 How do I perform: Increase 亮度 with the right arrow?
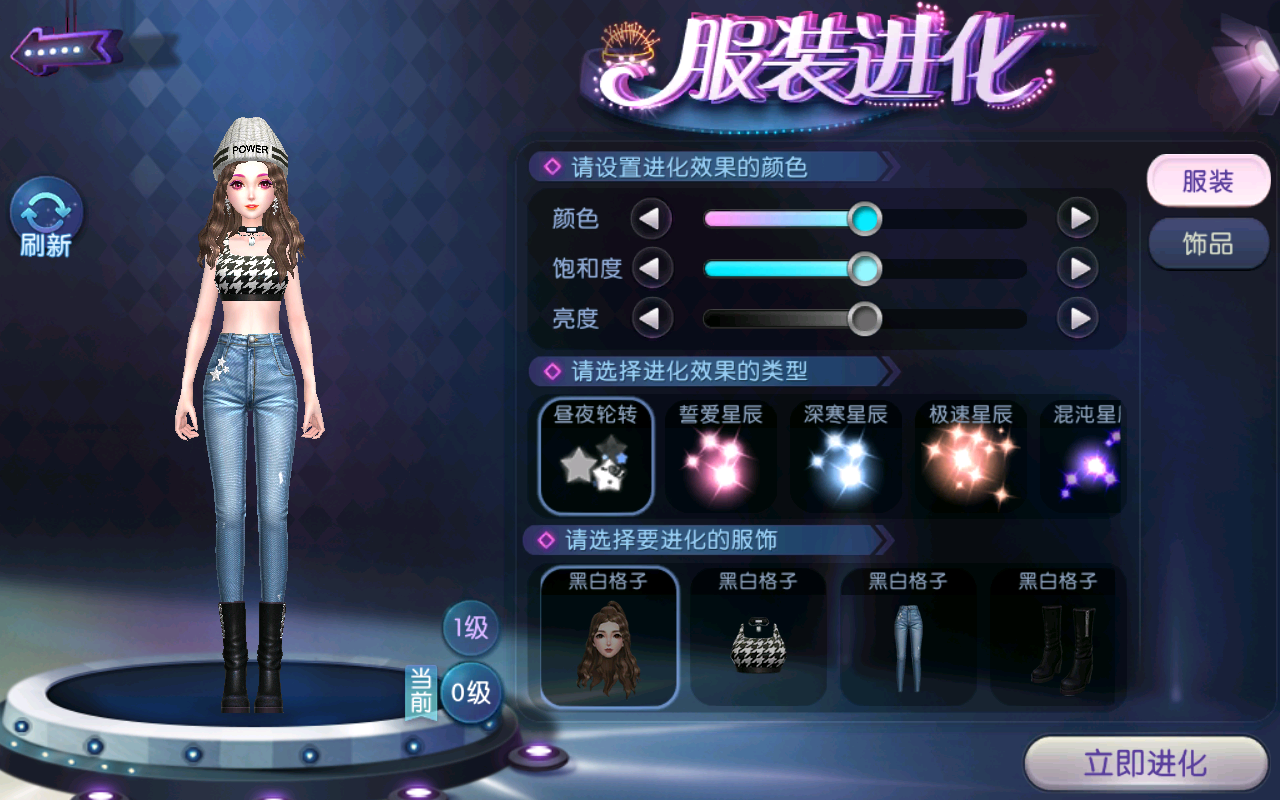point(1078,319)
